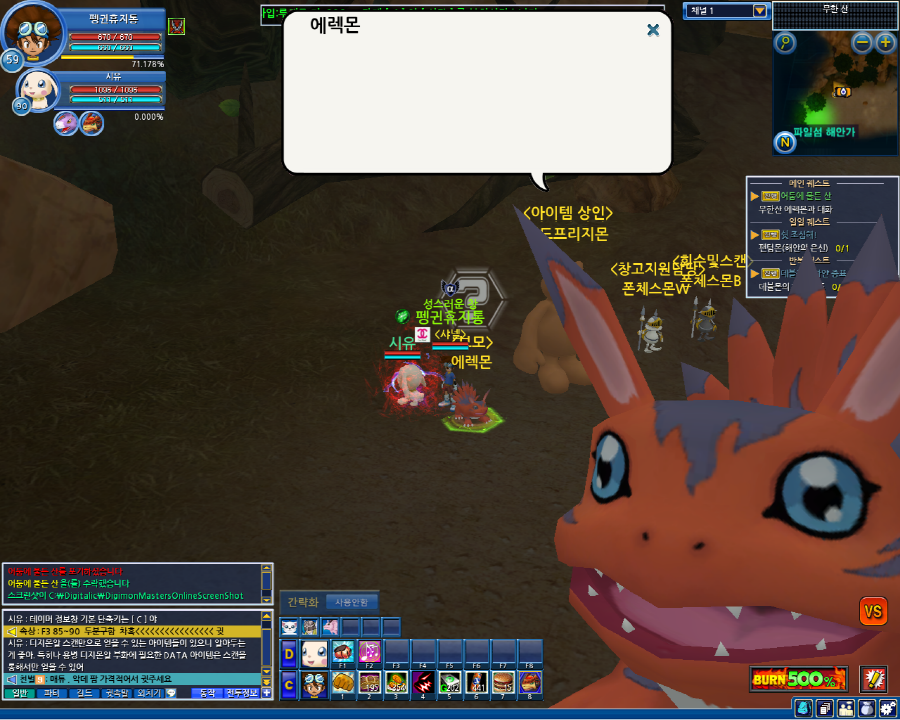This screenshot has height=720, width=900.
Task: Open the exclamation mark alert icon
Action: coord(874,679)
